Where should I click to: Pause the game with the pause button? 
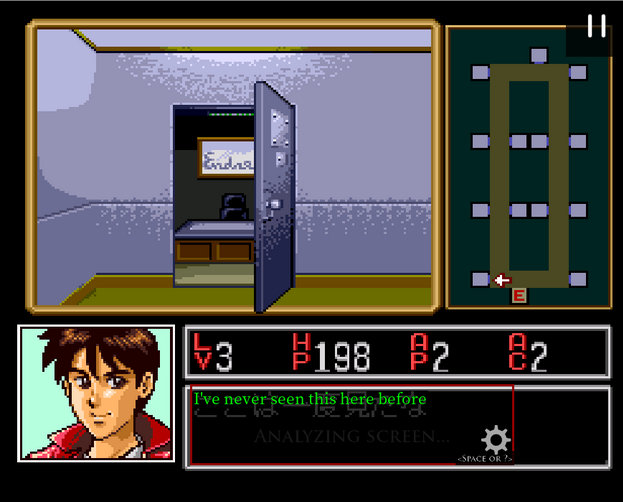pyautogui.click(x=596, y=26)
